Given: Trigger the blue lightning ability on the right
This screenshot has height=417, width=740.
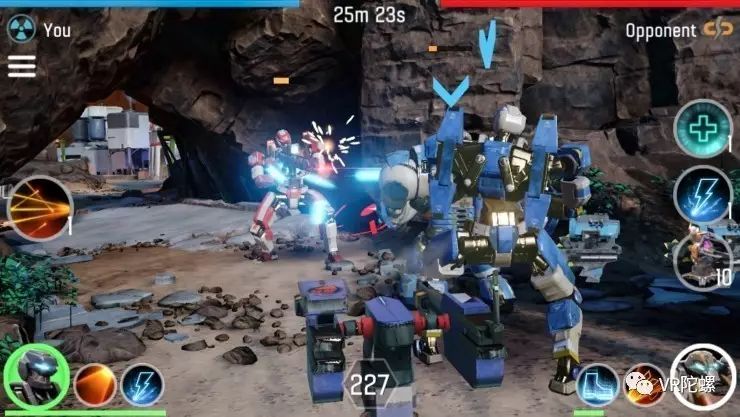Looking at the screenshot, I should [x=702, y=195].
